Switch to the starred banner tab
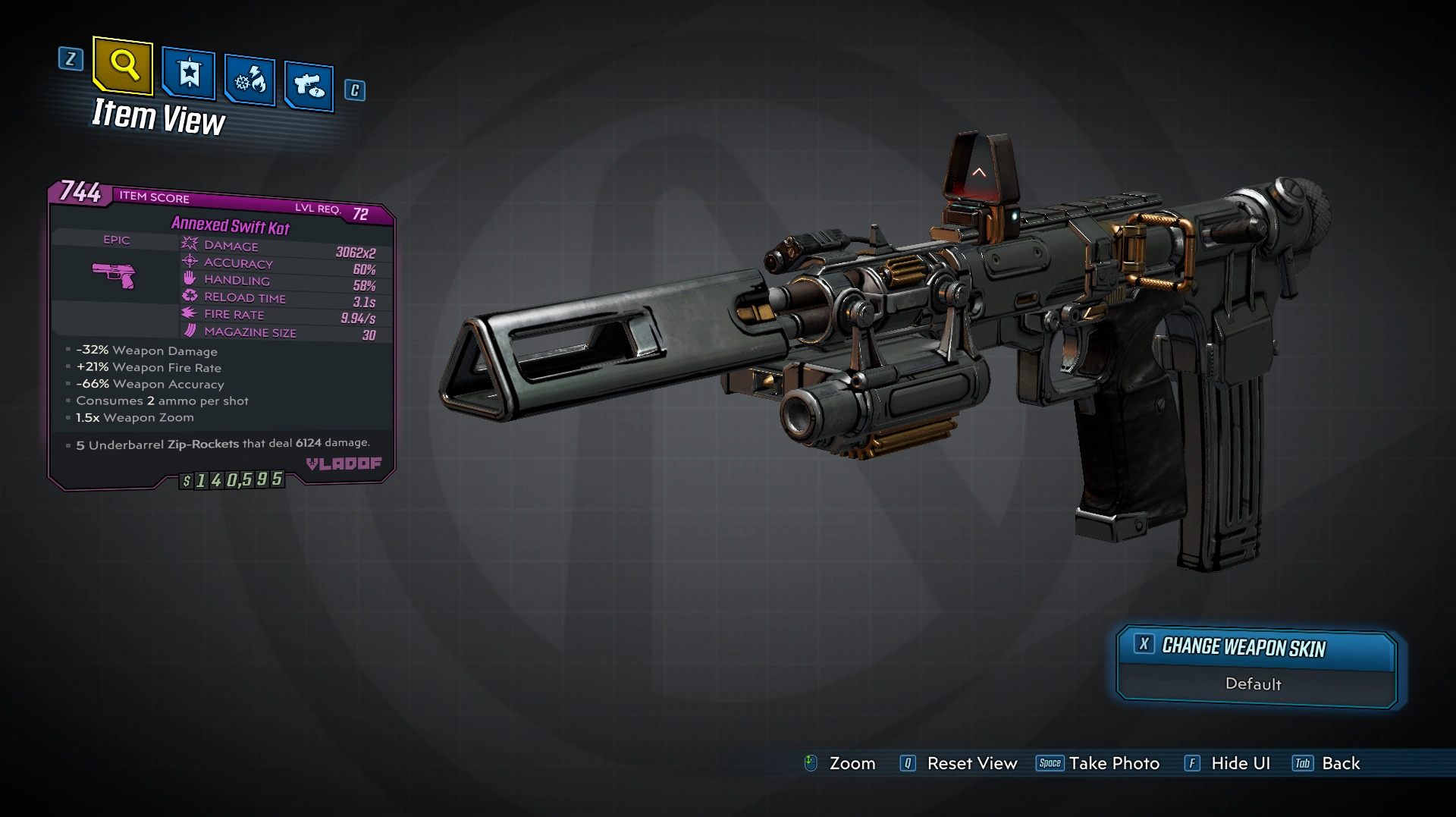 pyautogui.click(x=189, y=74)
